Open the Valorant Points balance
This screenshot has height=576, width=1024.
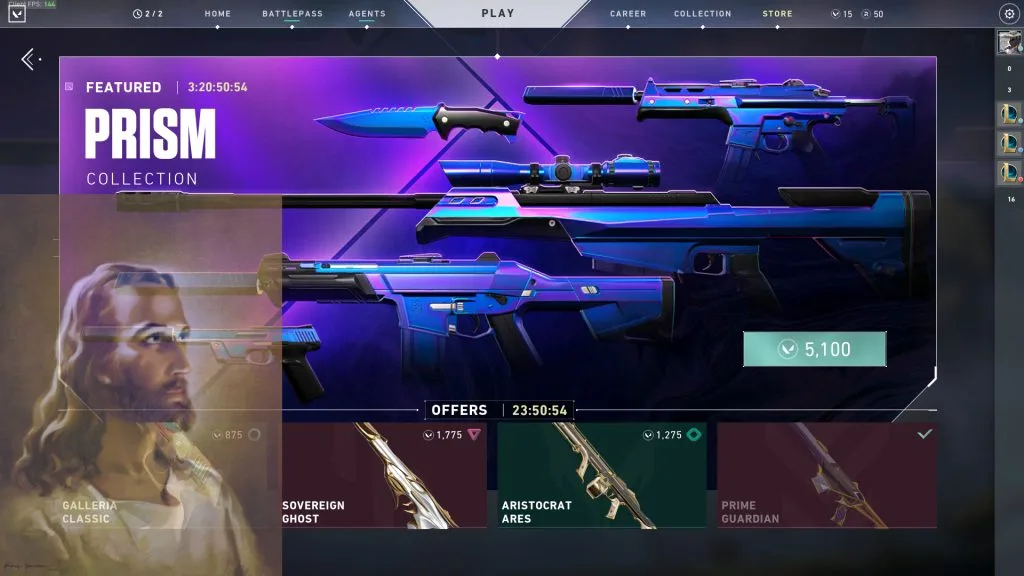[x=842, y=14]
